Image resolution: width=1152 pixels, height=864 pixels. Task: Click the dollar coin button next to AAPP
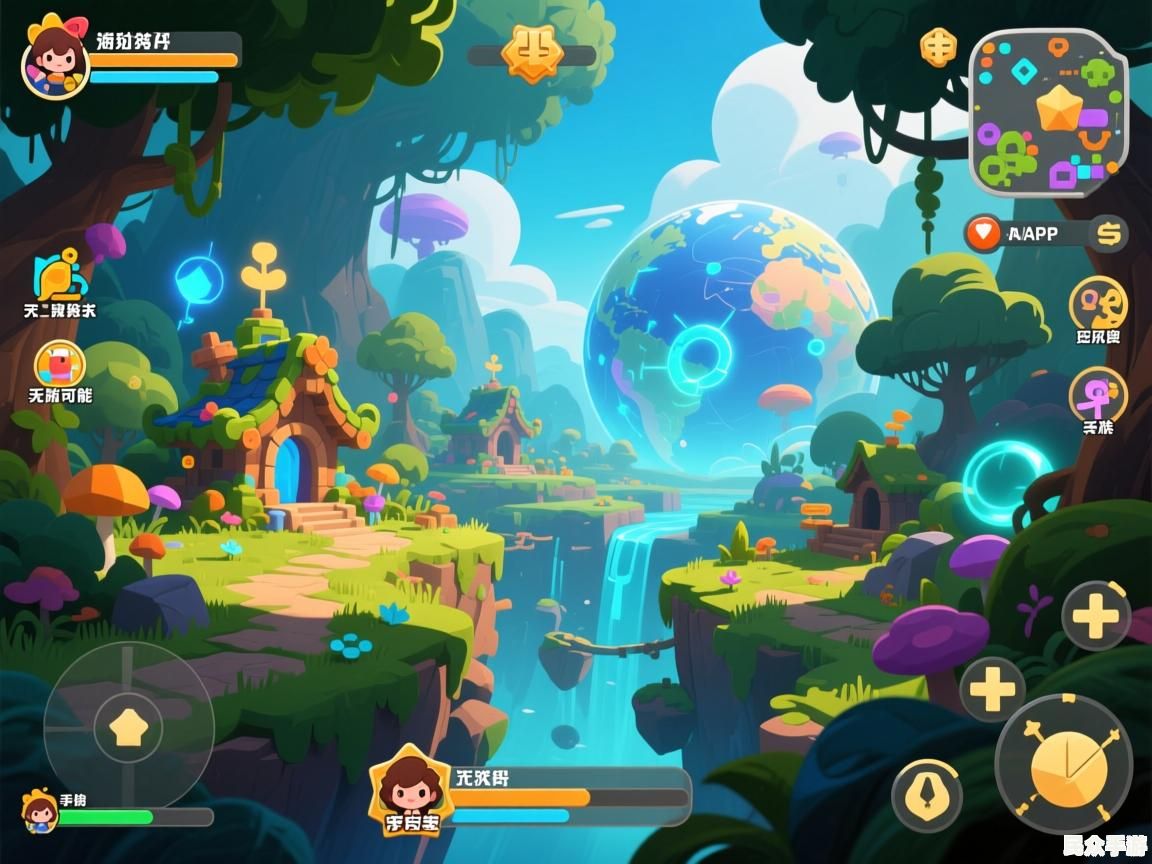click(x=1108, y=234)
